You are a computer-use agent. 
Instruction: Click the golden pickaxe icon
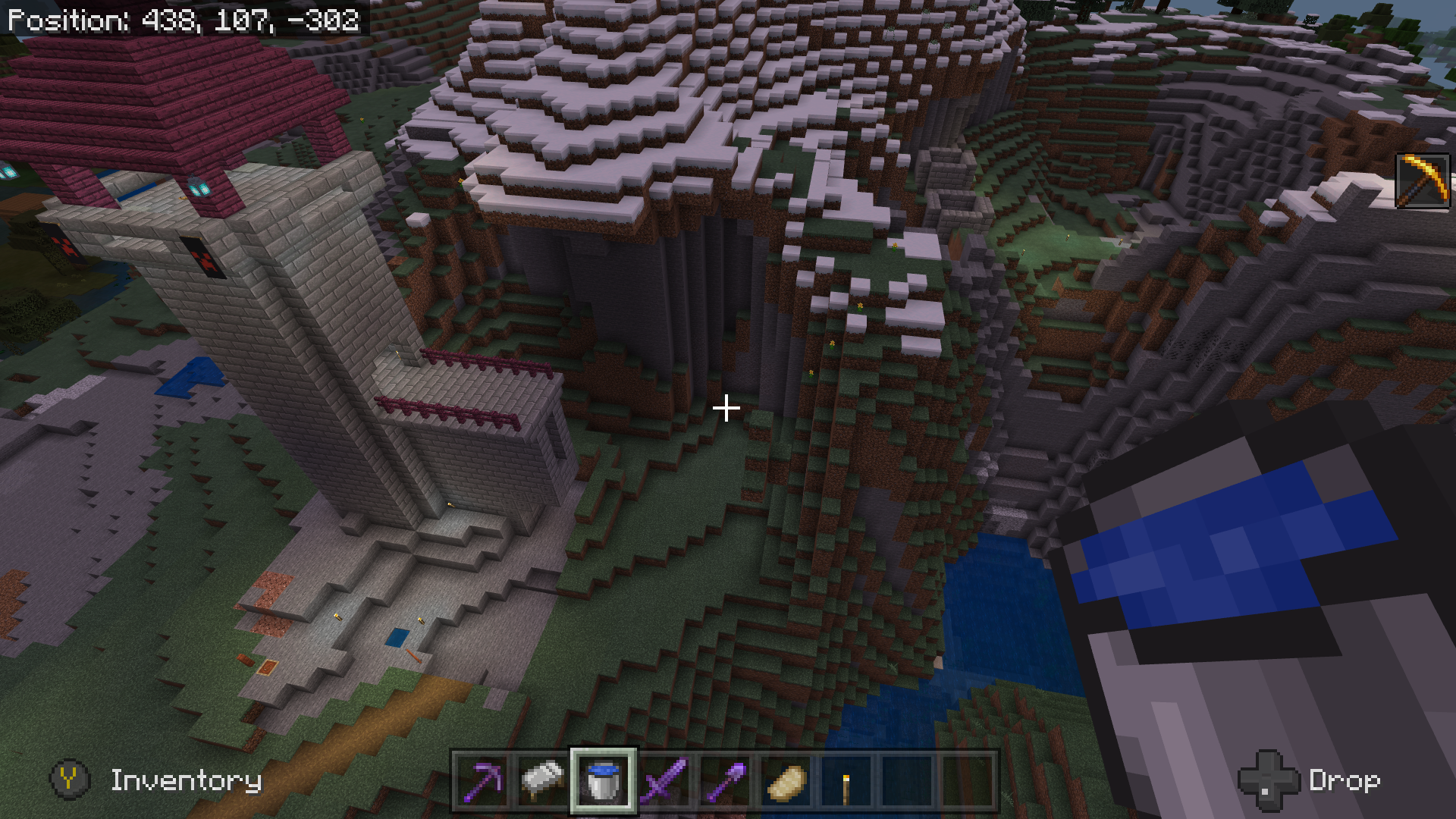click(1422, 180)
